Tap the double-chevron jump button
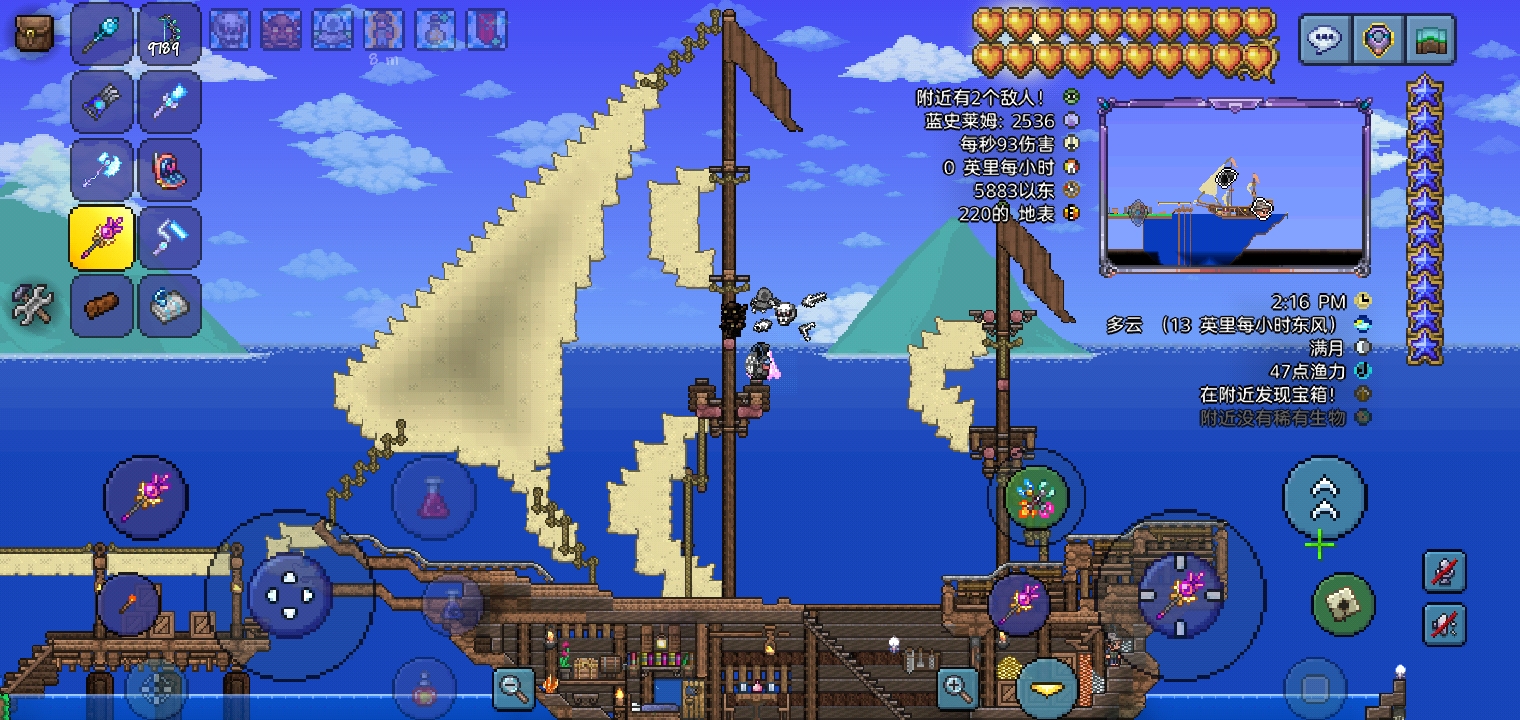The width and height of the screenshot is (1520, 720). [x=1323, y=497]
